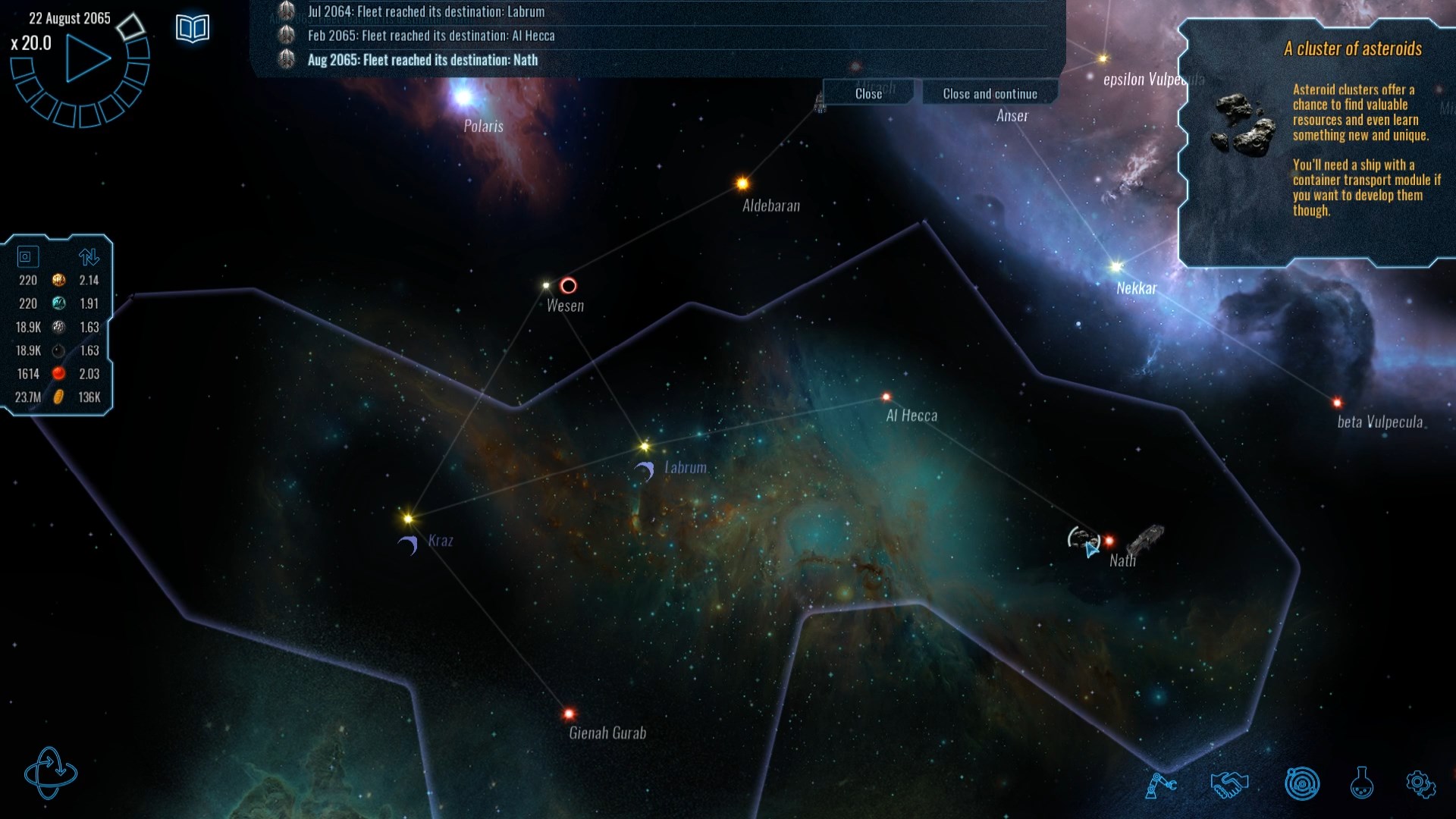This screenshot has width=1456, height=819.
Task: Choose Close and continue
Action: [x=990, y=93]
